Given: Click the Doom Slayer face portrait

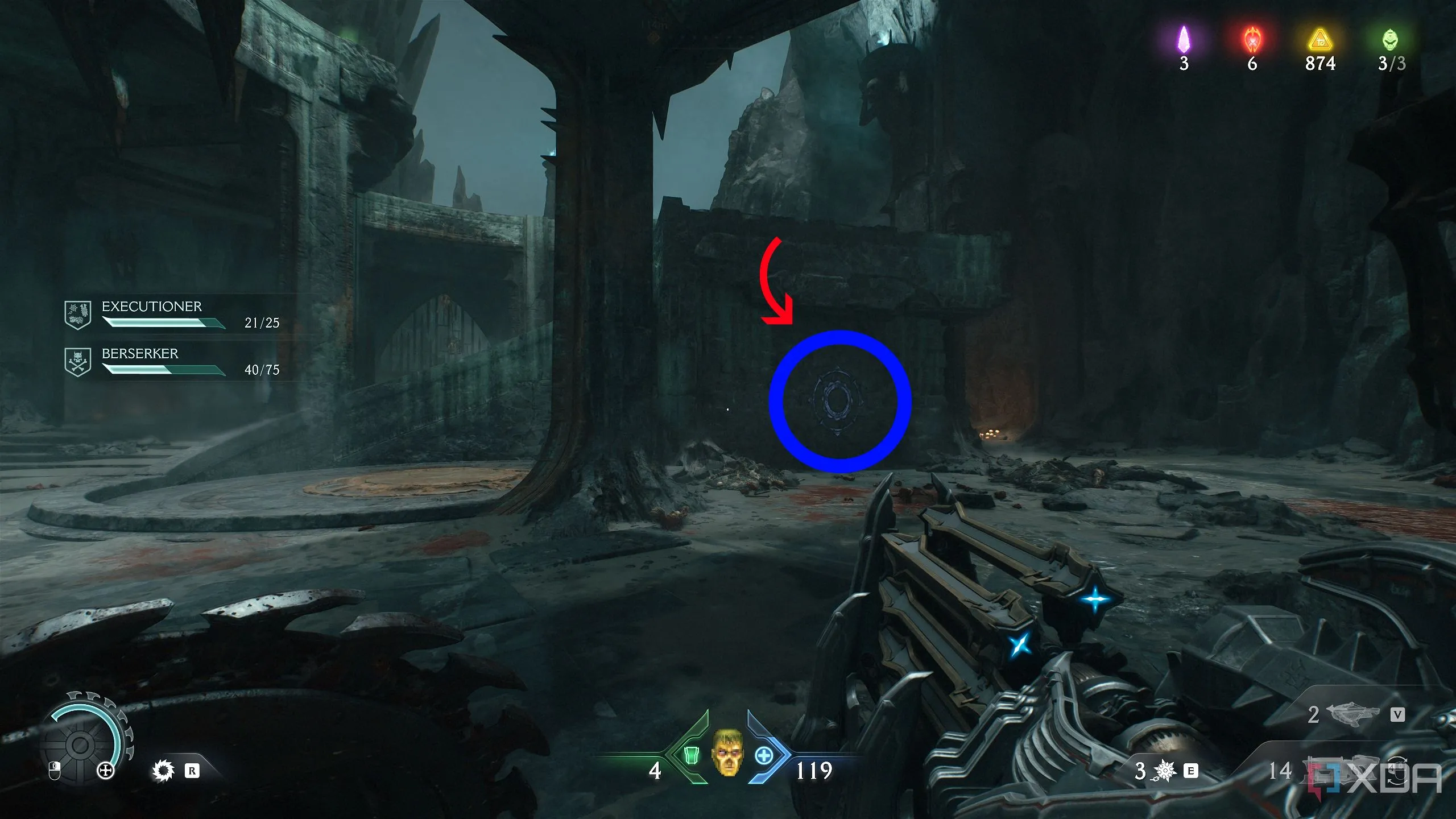Looking at the screenshot, I should (x=727, y=752).
